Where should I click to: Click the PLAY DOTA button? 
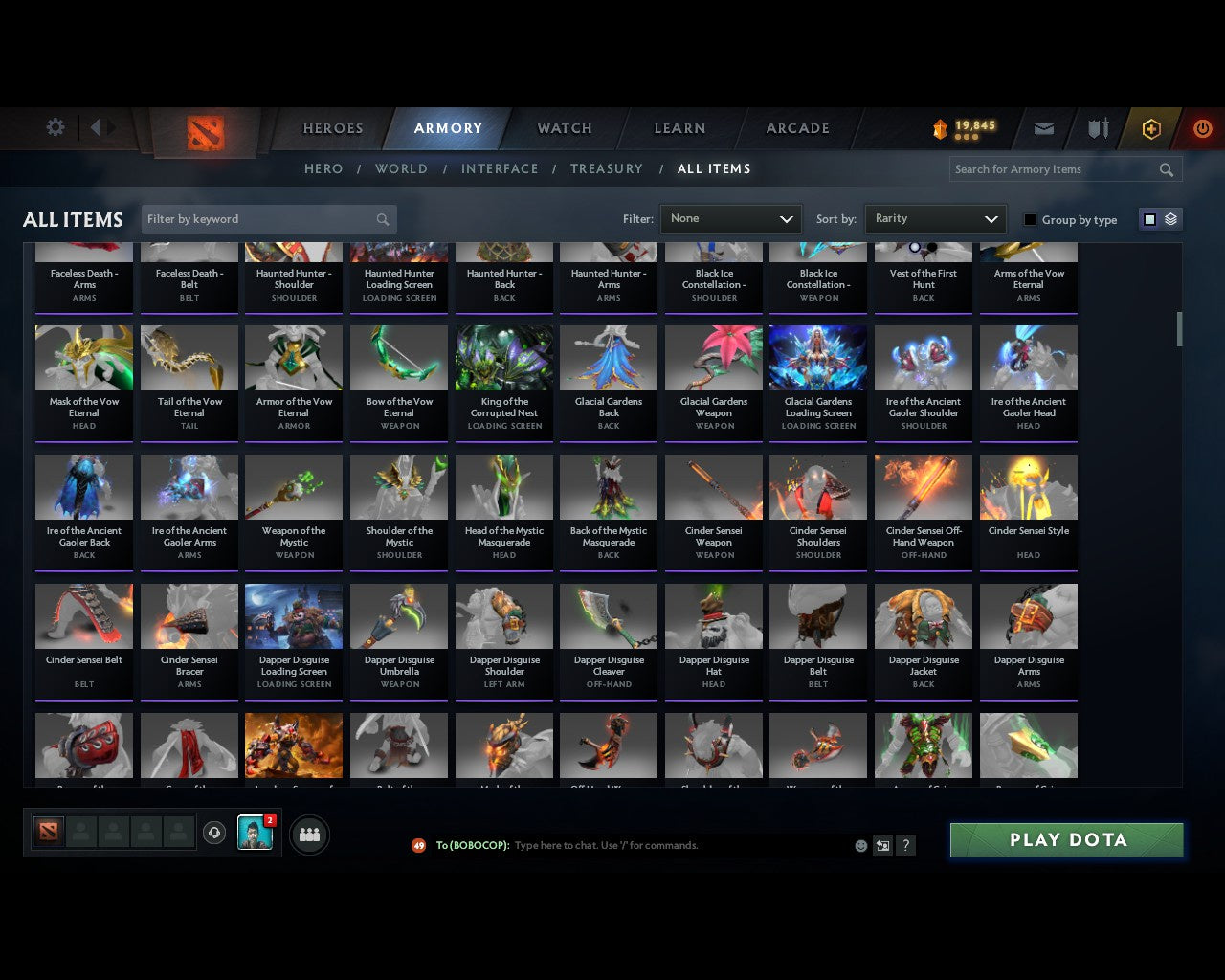[1066, 839]
